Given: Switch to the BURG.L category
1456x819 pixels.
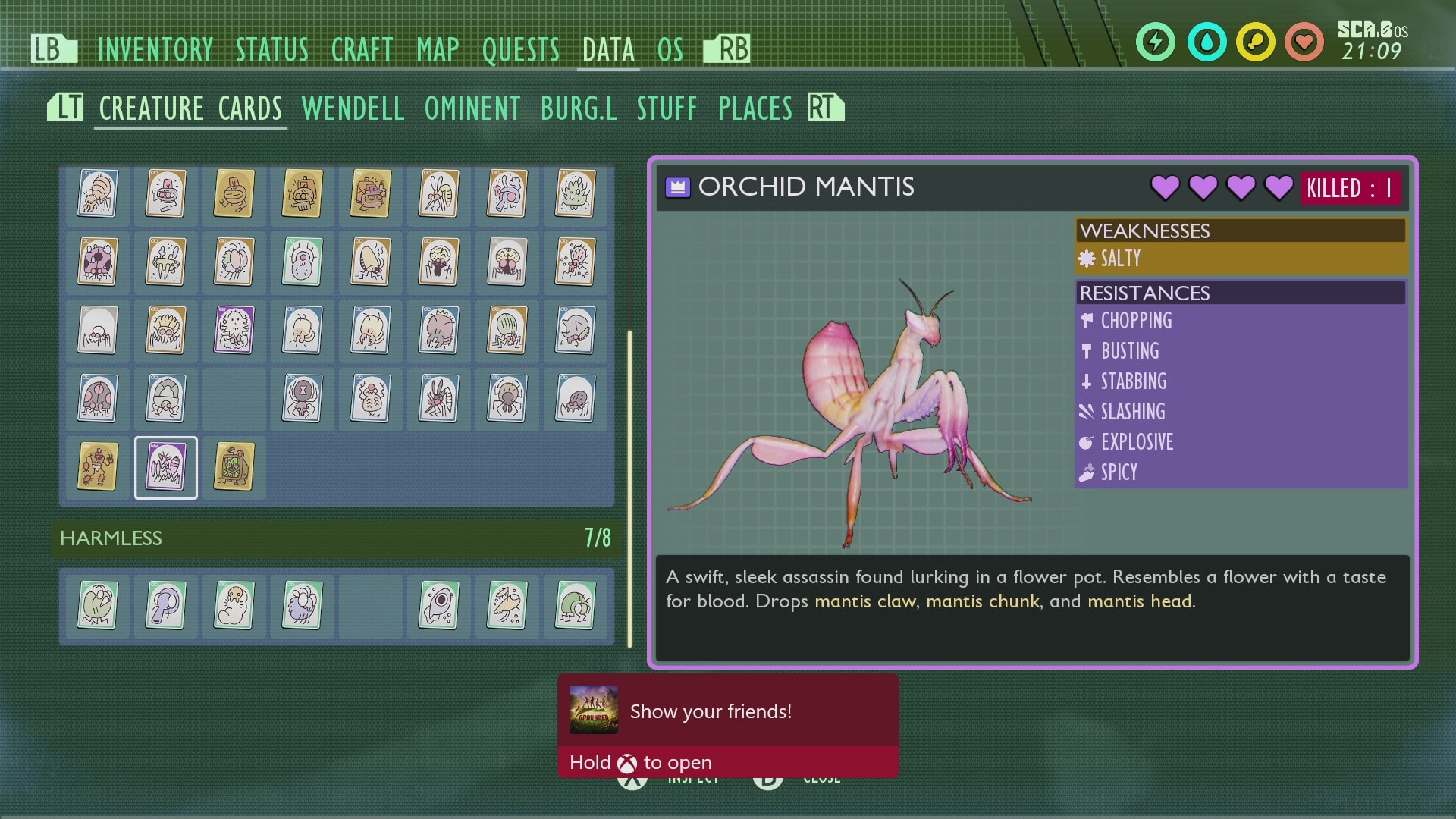Looking at the screenshot, I should point(579,108).
